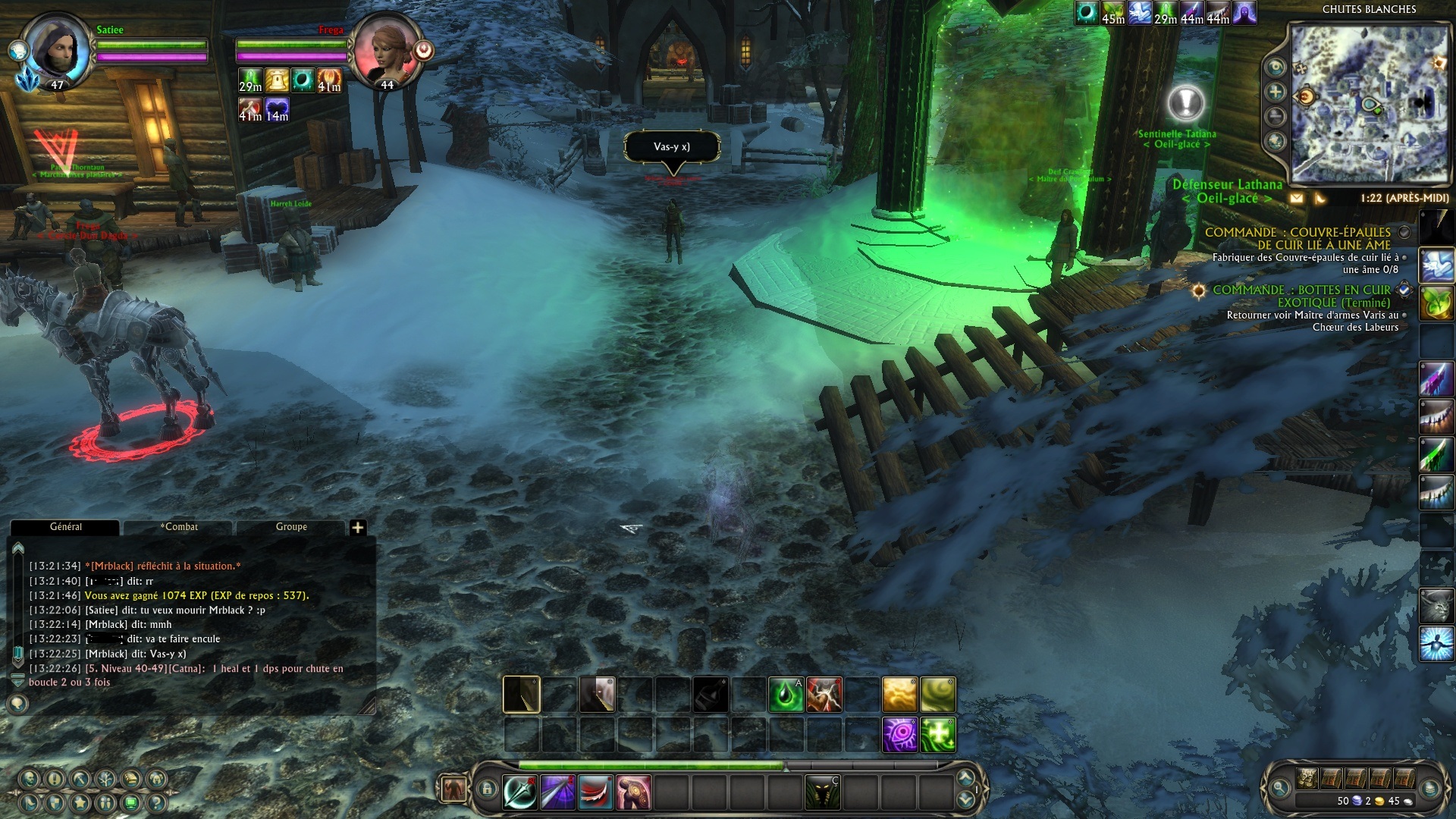Add a new chat tab with the plus button
The image size is (1456, 819).
pos(358,528)
